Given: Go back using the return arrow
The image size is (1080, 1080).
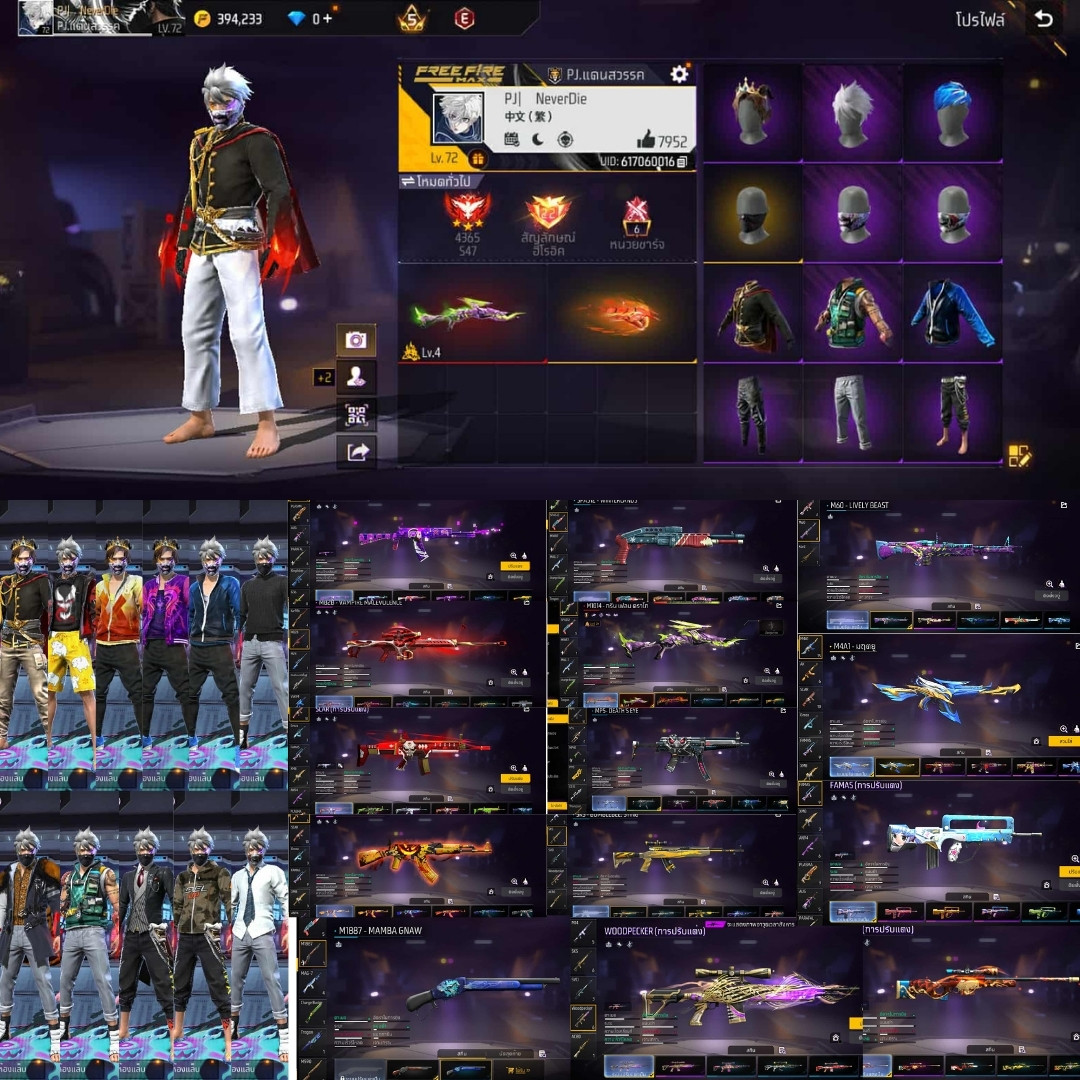Looking at the screenshot, I should pyautogui.click(x=1044, y=19).
